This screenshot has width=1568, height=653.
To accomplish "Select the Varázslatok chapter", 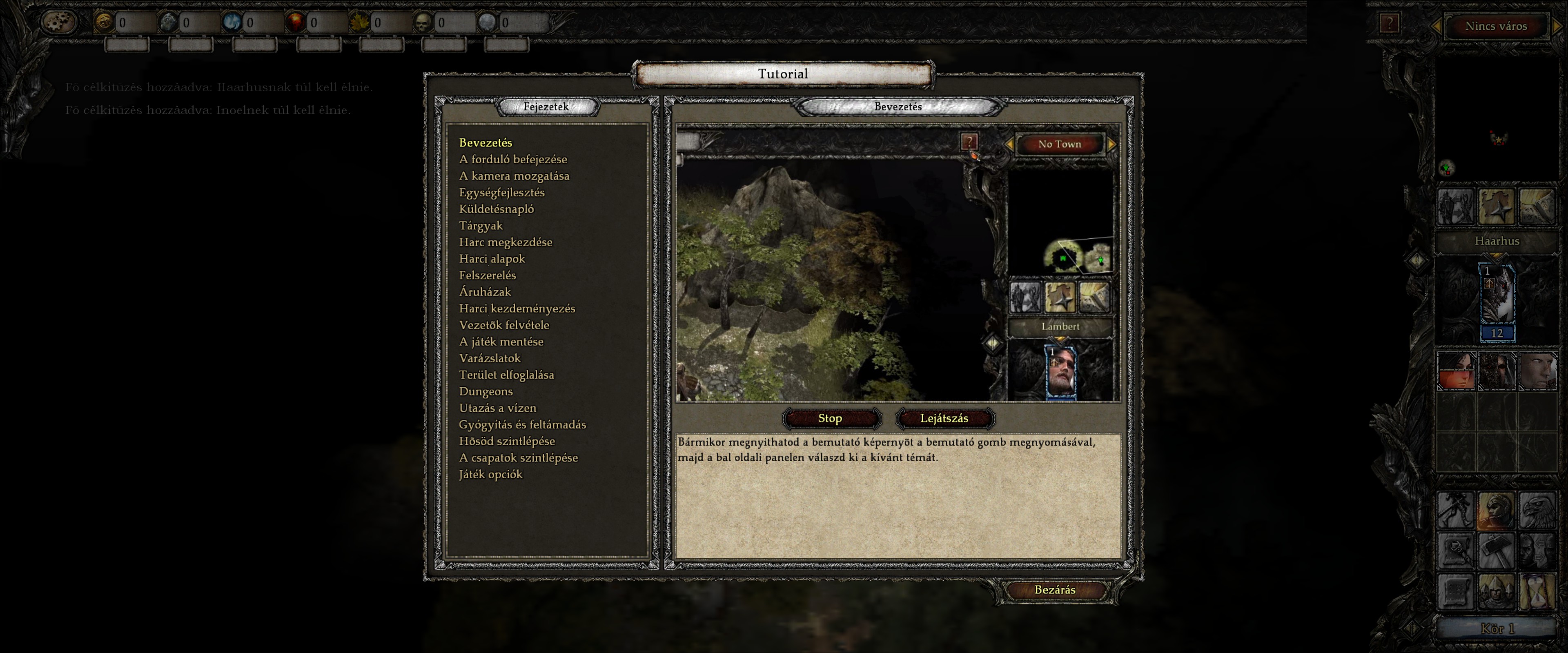I will 490,358.
